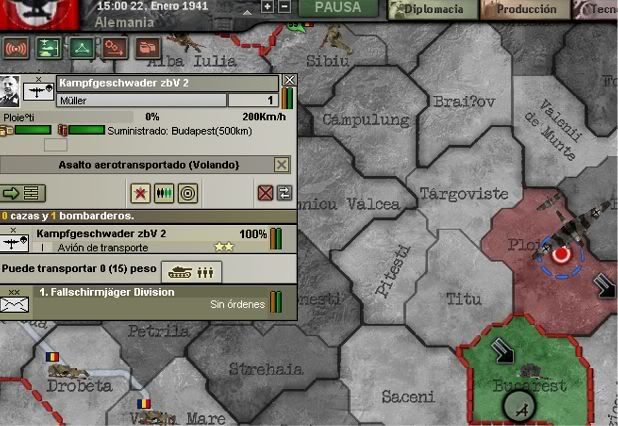The width and height of the screenshot is (618, 426).
Task: Click the PAUSA pause button
Action: (x=338, y=8)
